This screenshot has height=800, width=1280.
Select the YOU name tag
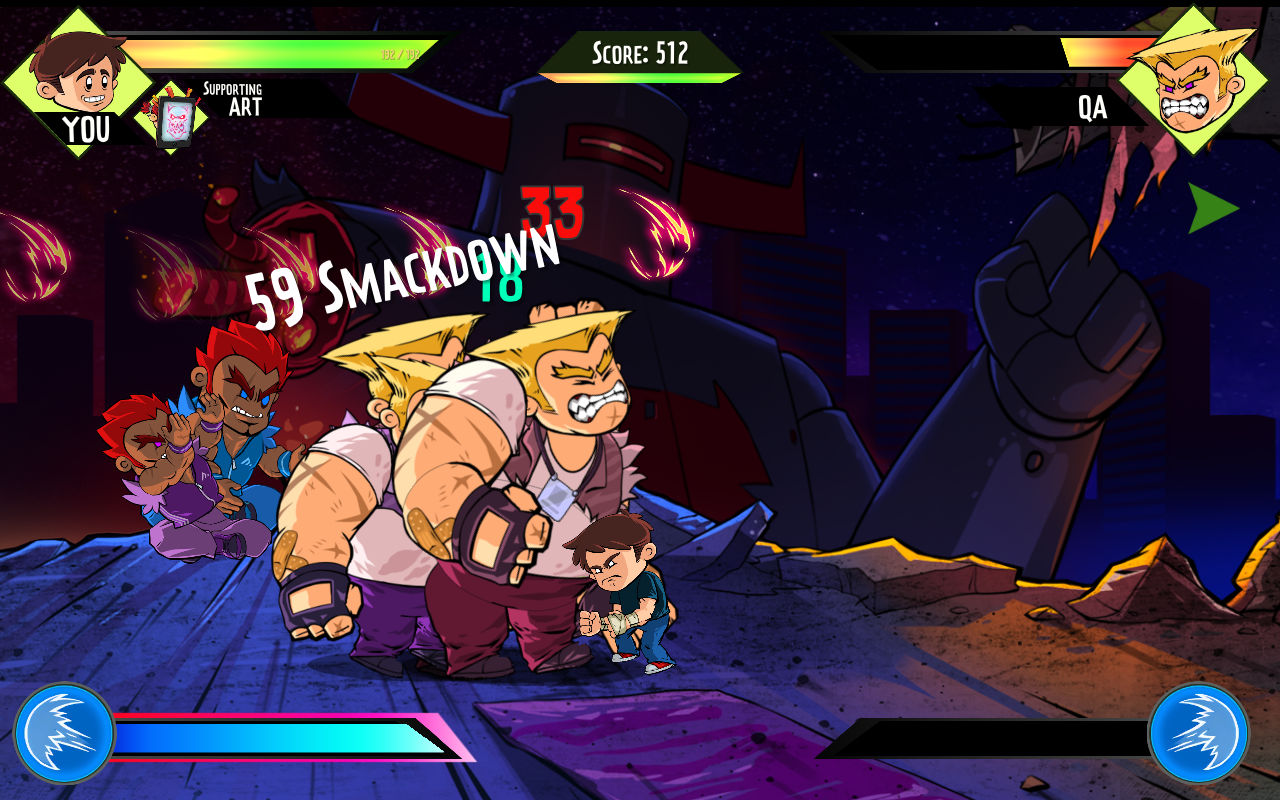[x=88, y=131]
